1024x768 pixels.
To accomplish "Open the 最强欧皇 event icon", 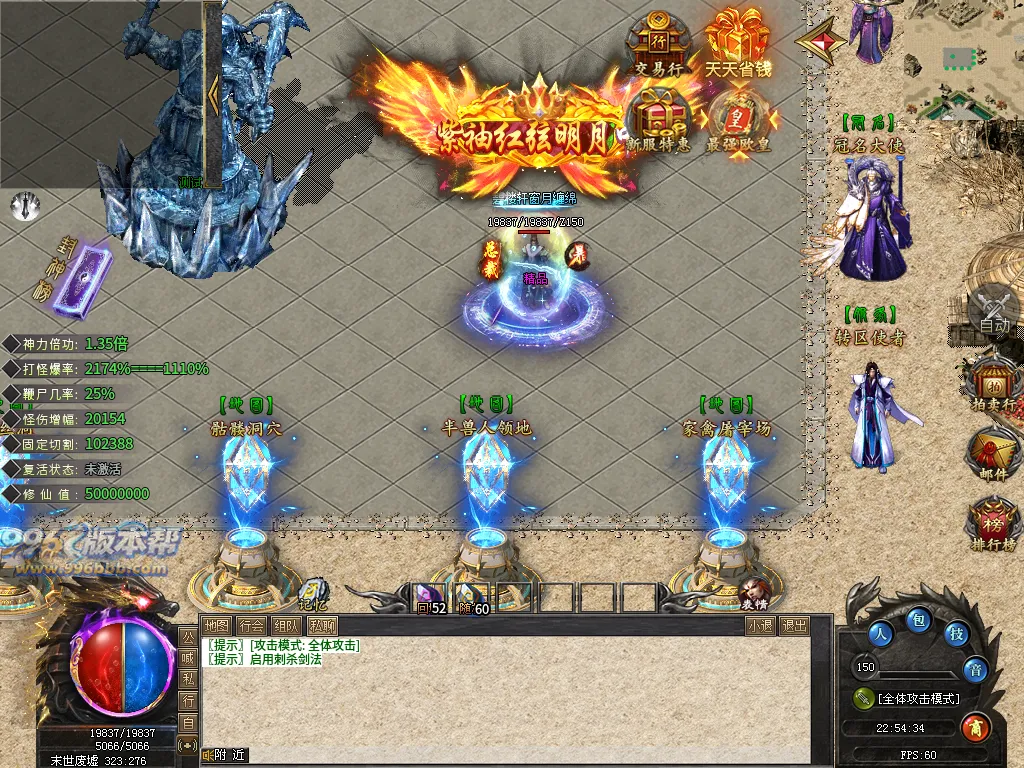I will [x=738, y=118].
